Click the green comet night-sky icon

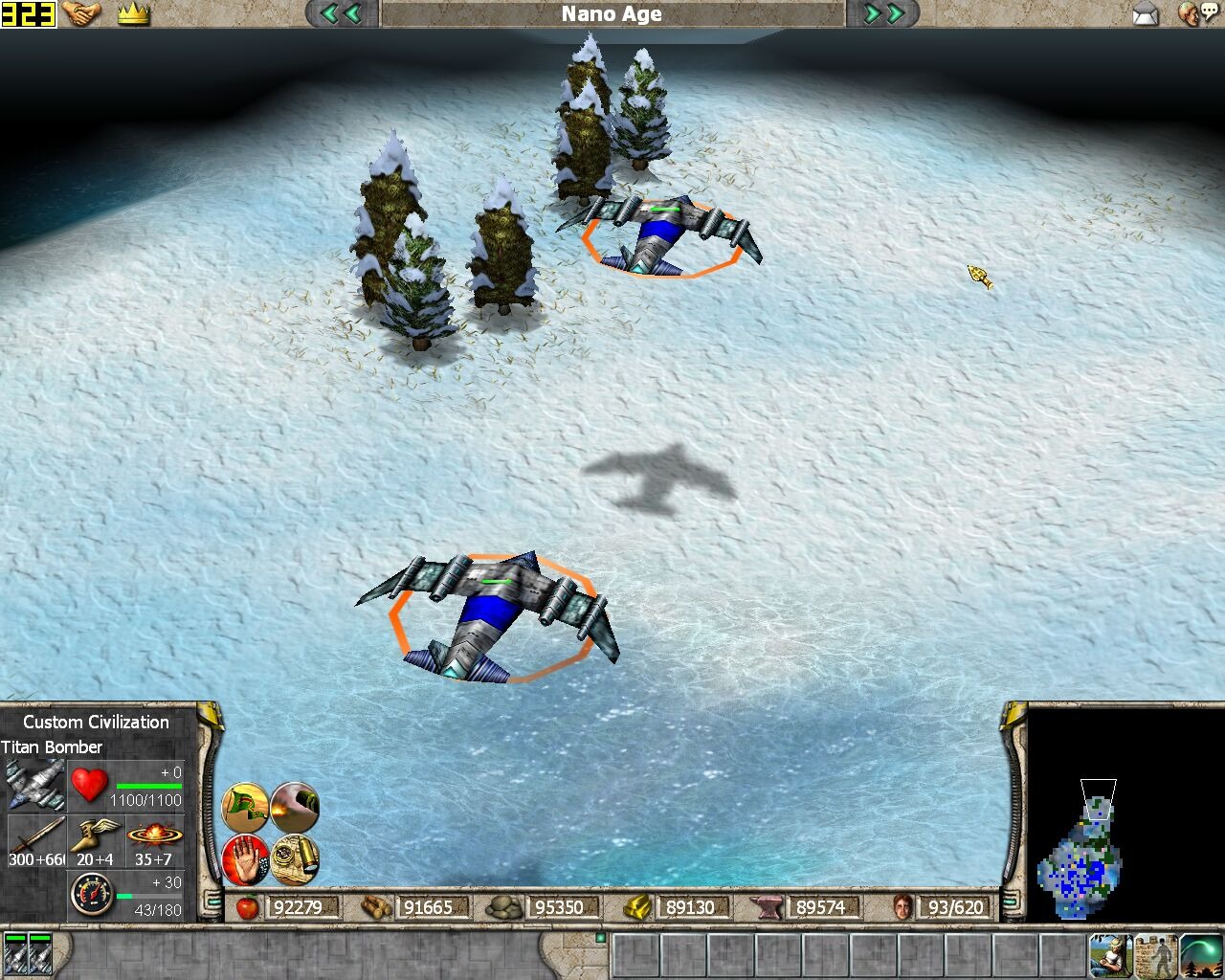pyautogui.click(x=1201, y=956)
